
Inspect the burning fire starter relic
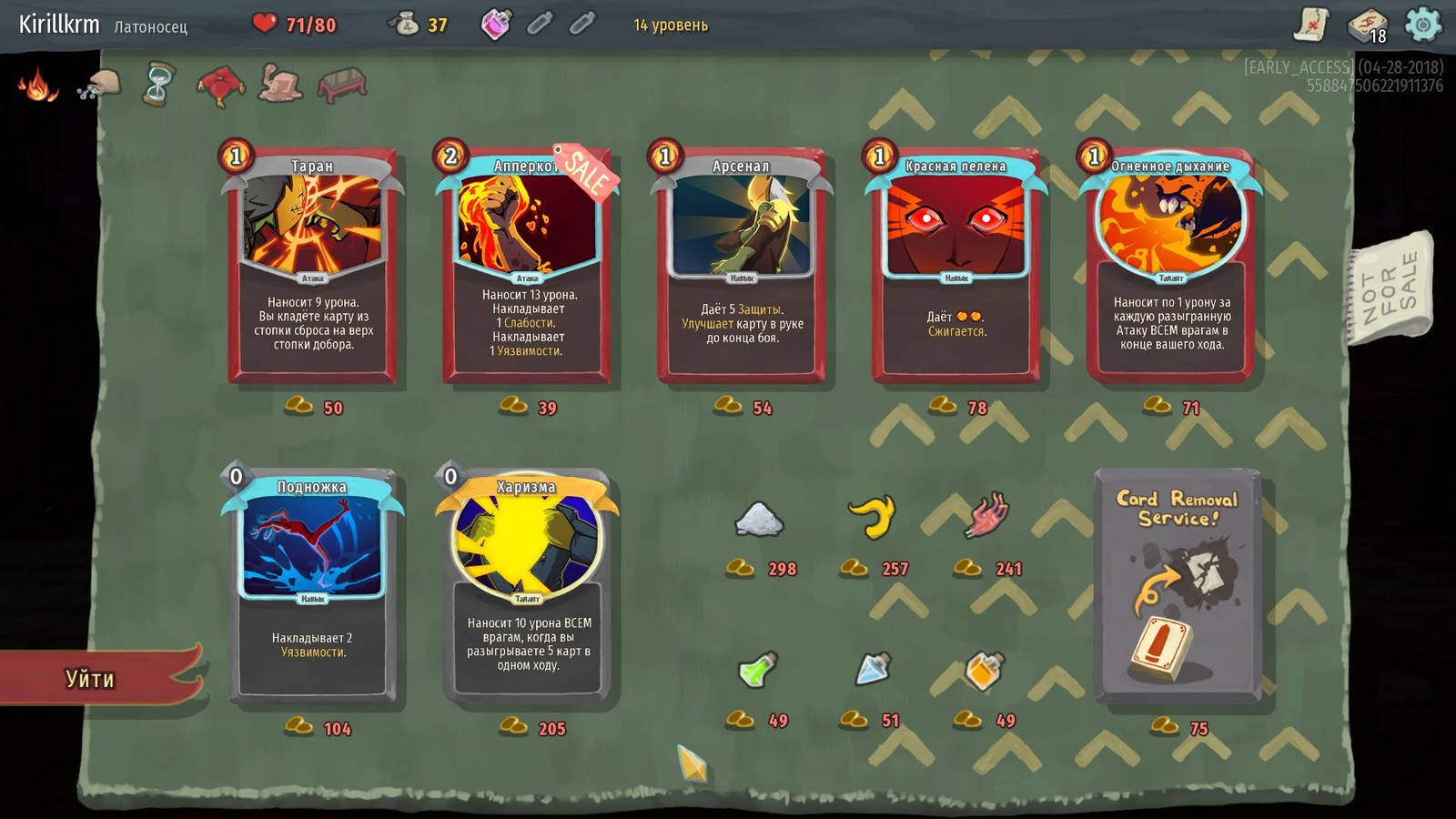pos(37,86)
